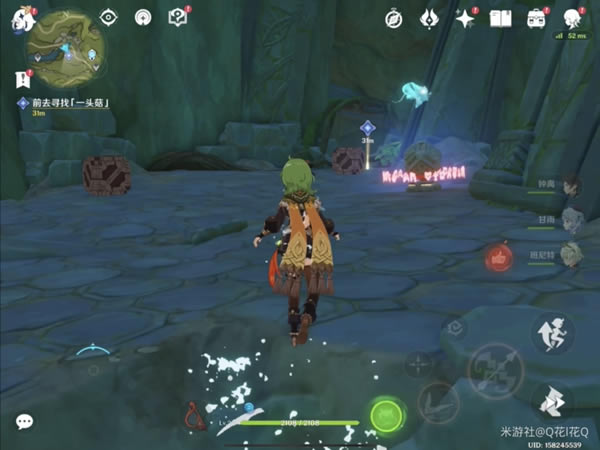The height and width of the screenshot is (450, 600).
Task: Open the adventurer handbook book icon
Action: [501, 18]
